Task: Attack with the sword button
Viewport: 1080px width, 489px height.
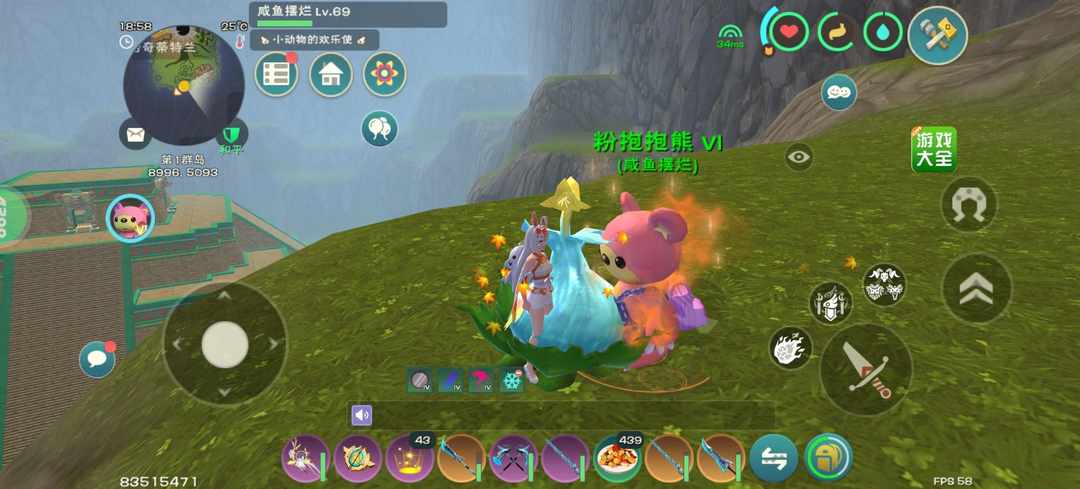Action: point(865,368)
